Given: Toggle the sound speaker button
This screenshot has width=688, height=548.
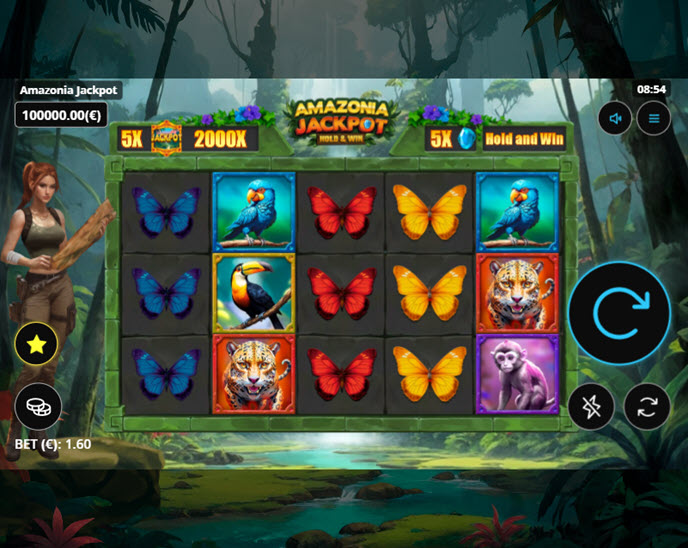Looking at the screenshot, I should pos(616,119).
